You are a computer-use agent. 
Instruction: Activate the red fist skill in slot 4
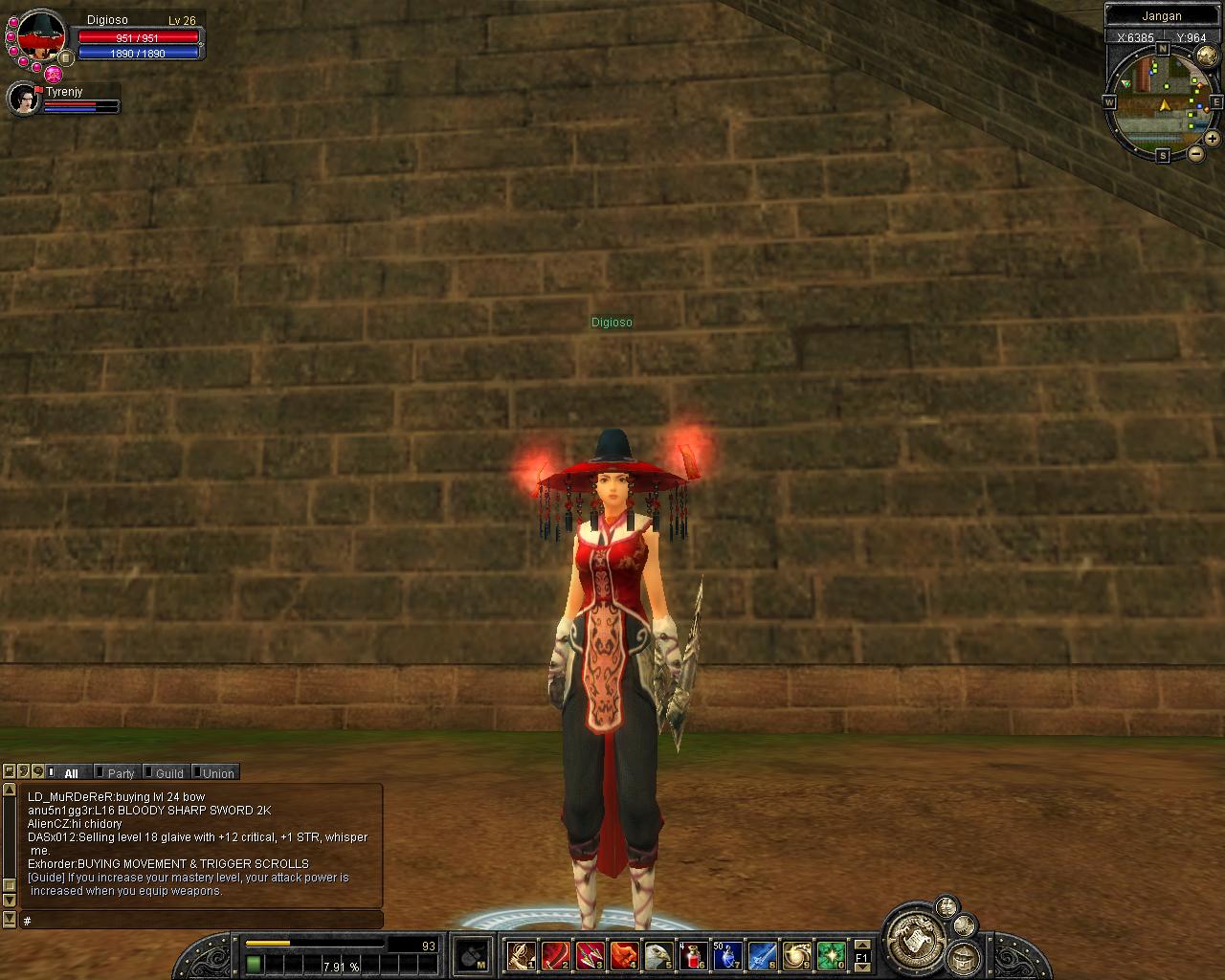624,955
